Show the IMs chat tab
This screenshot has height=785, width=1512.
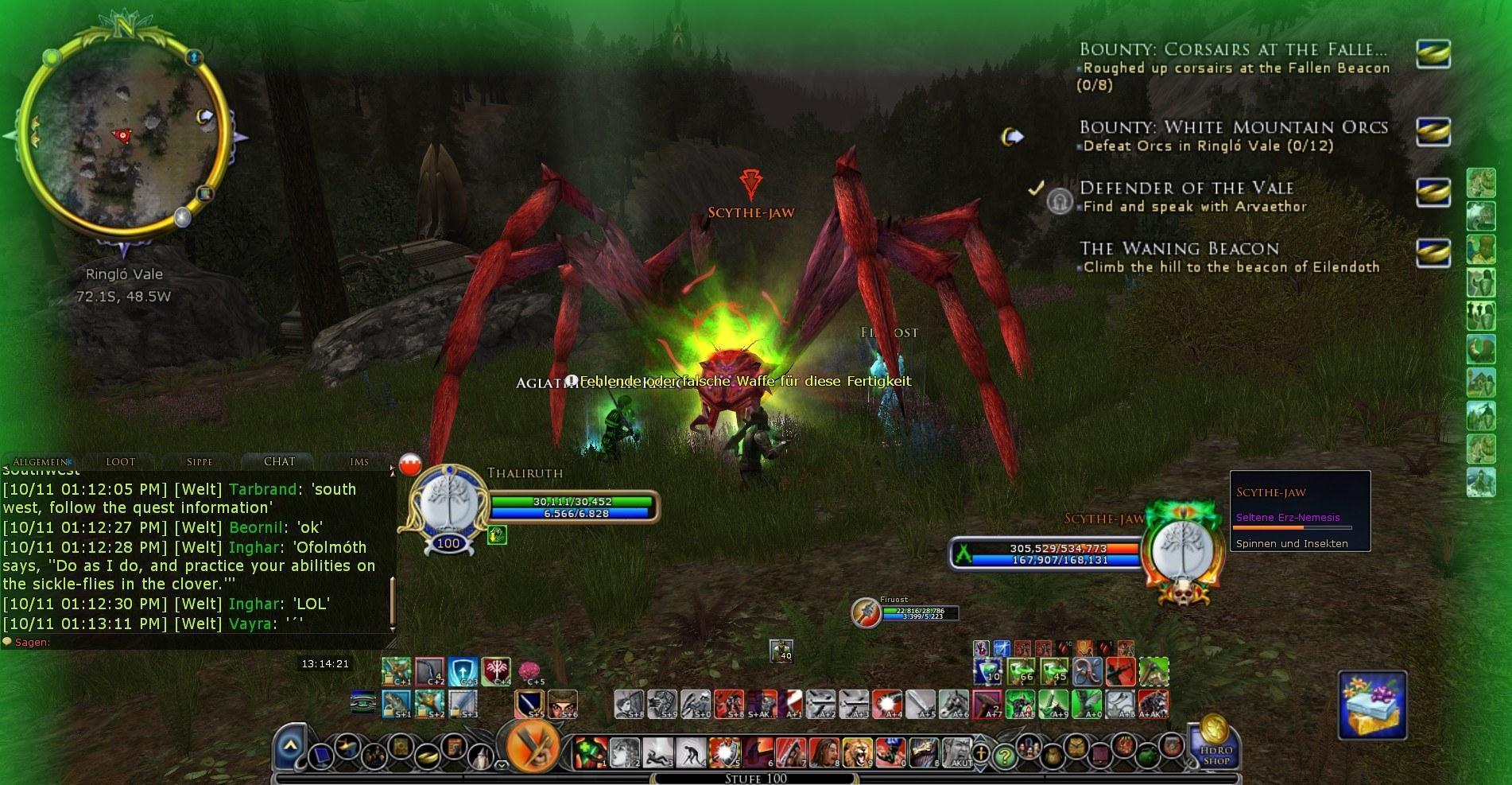359,461
